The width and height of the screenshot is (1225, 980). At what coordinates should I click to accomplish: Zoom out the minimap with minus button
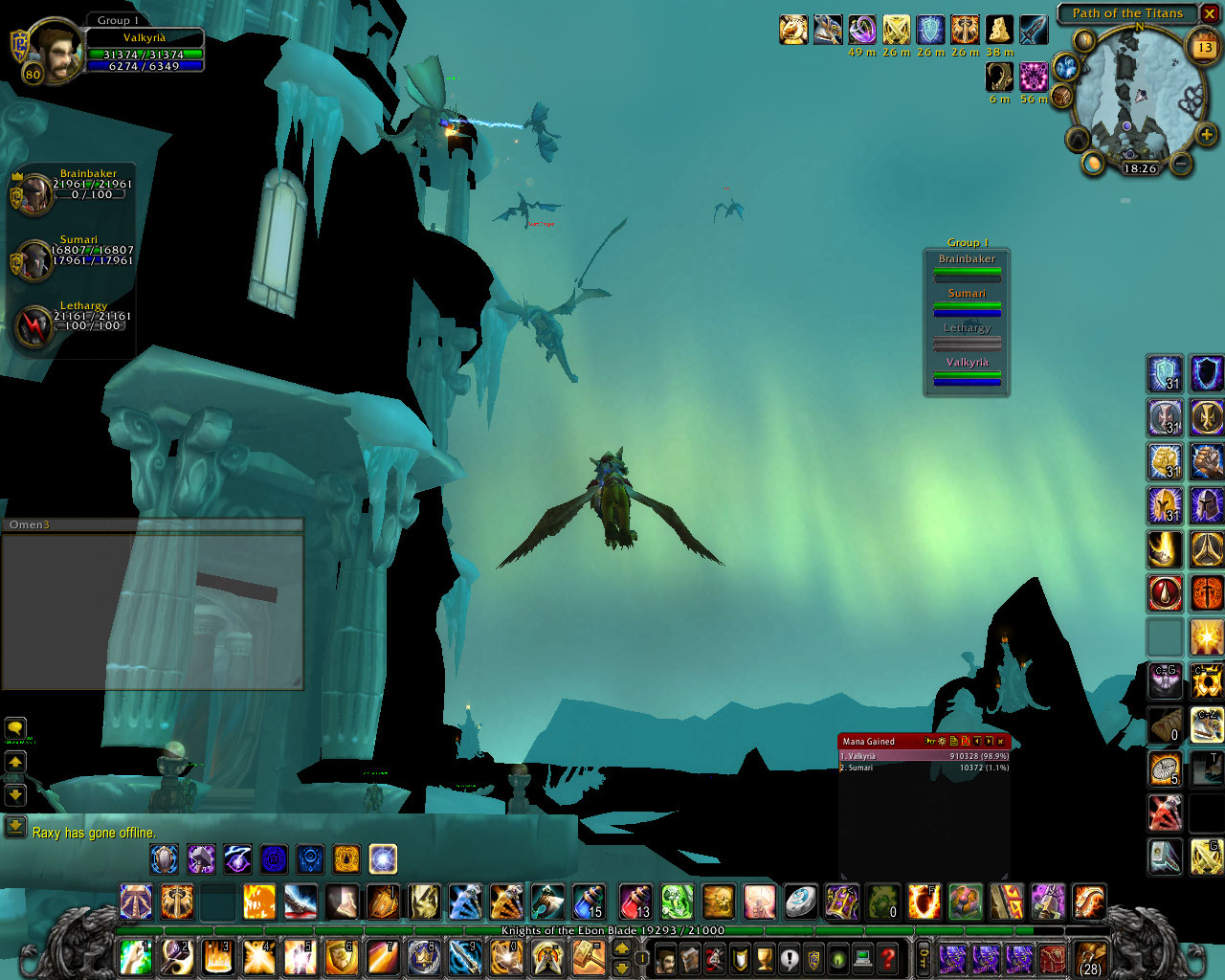click(1181, 164)
